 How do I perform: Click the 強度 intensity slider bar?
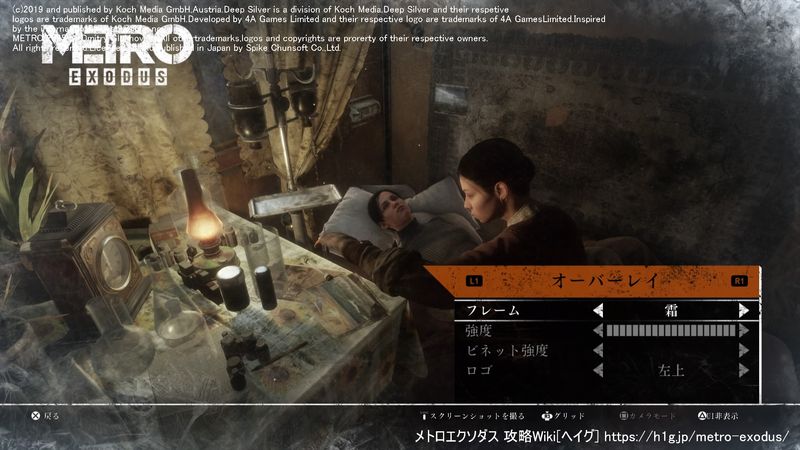(670, 331)
